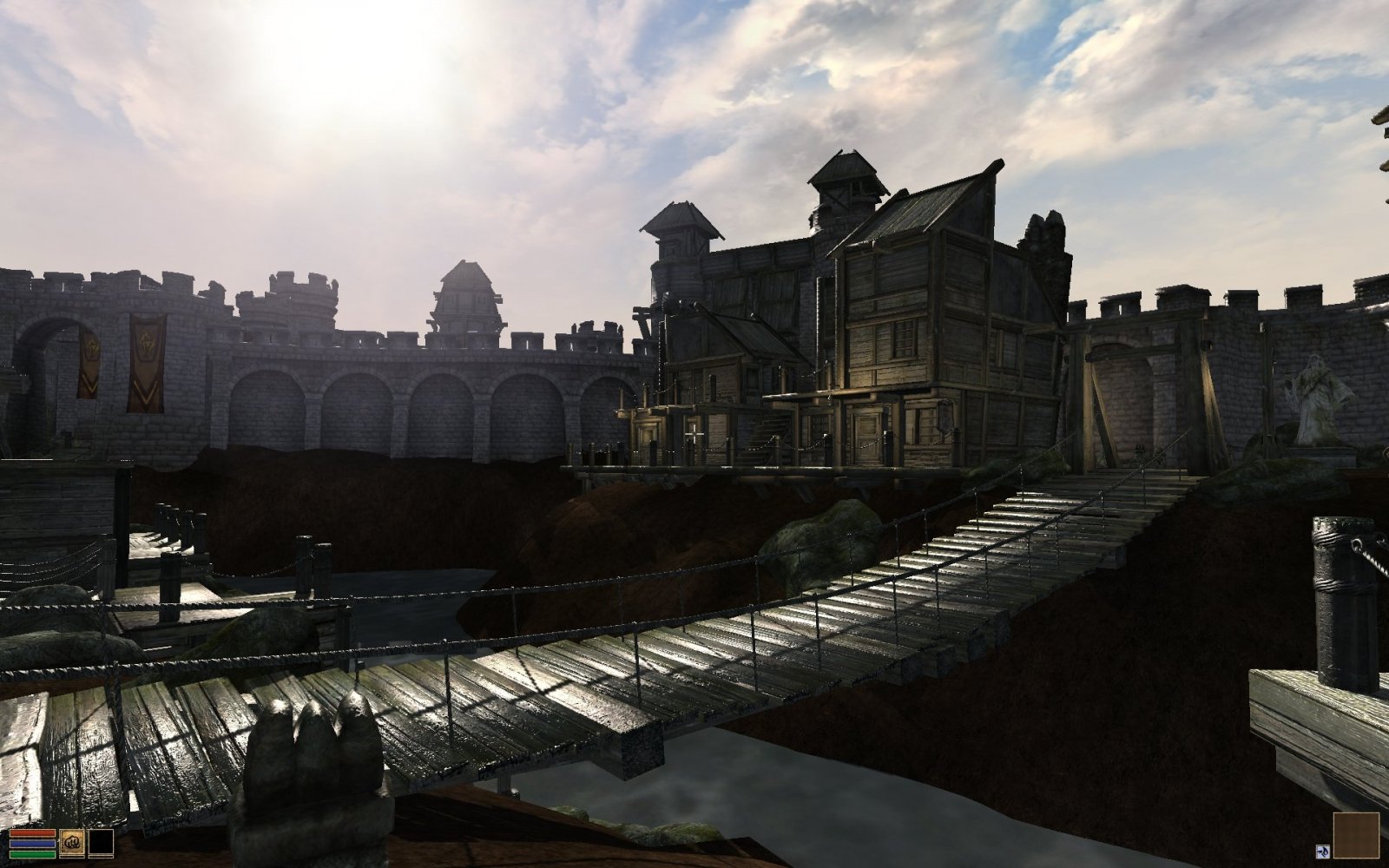Click the magicka bar's blue fill
This screenshot has height=868, width=1389.
point(32,843)
